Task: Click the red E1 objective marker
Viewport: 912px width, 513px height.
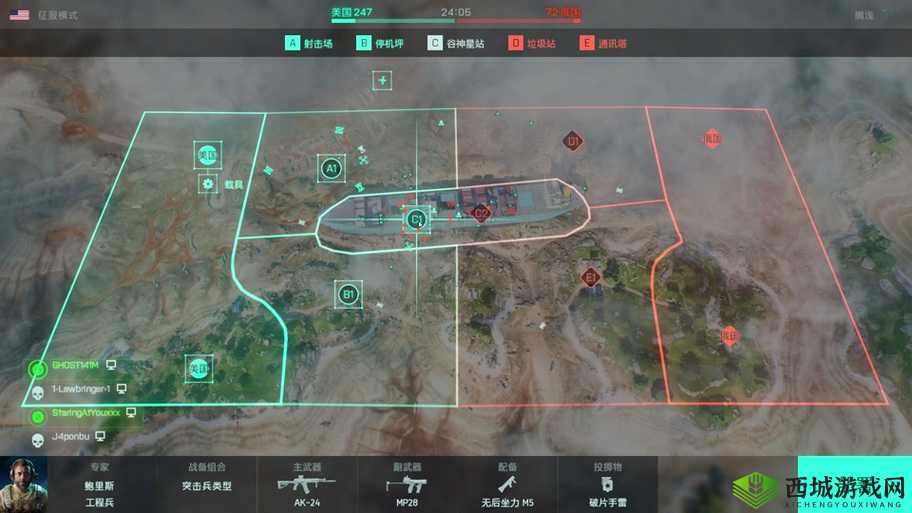Action: click(590, 277)
